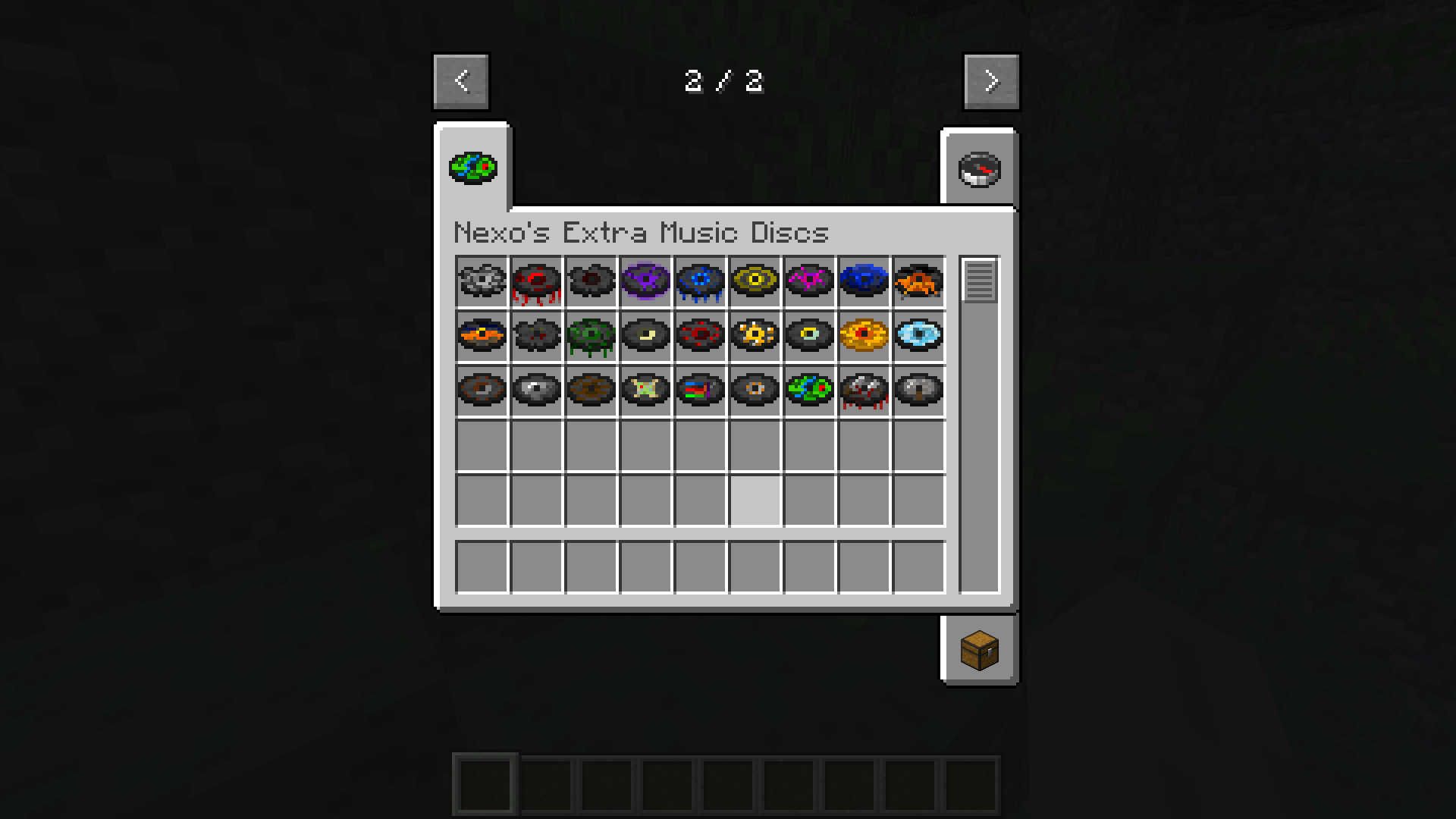
Task: Pick the bloodied white music disc
Action: click(864, 391)
